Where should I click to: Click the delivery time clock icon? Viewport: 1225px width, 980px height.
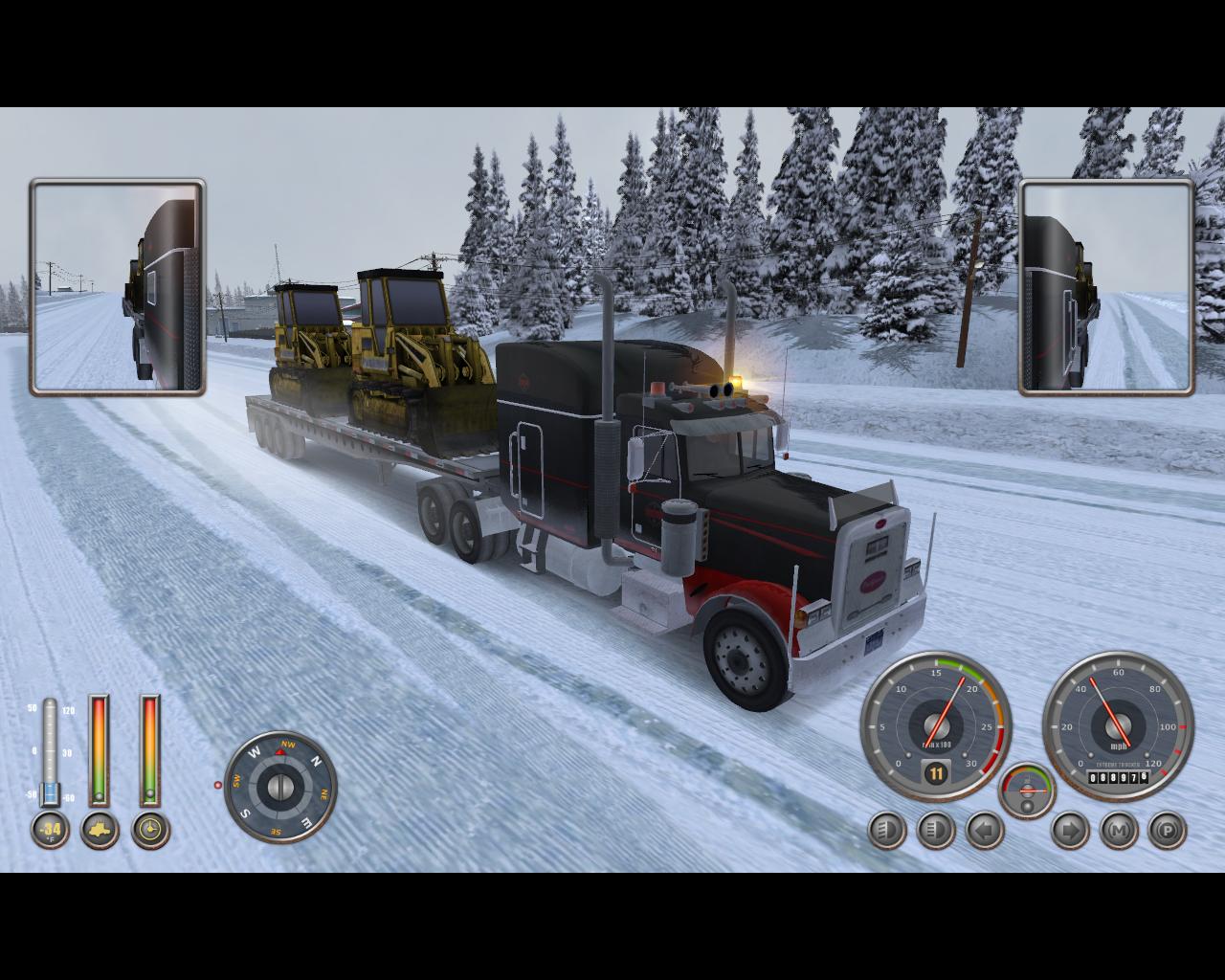coord(150,830)
